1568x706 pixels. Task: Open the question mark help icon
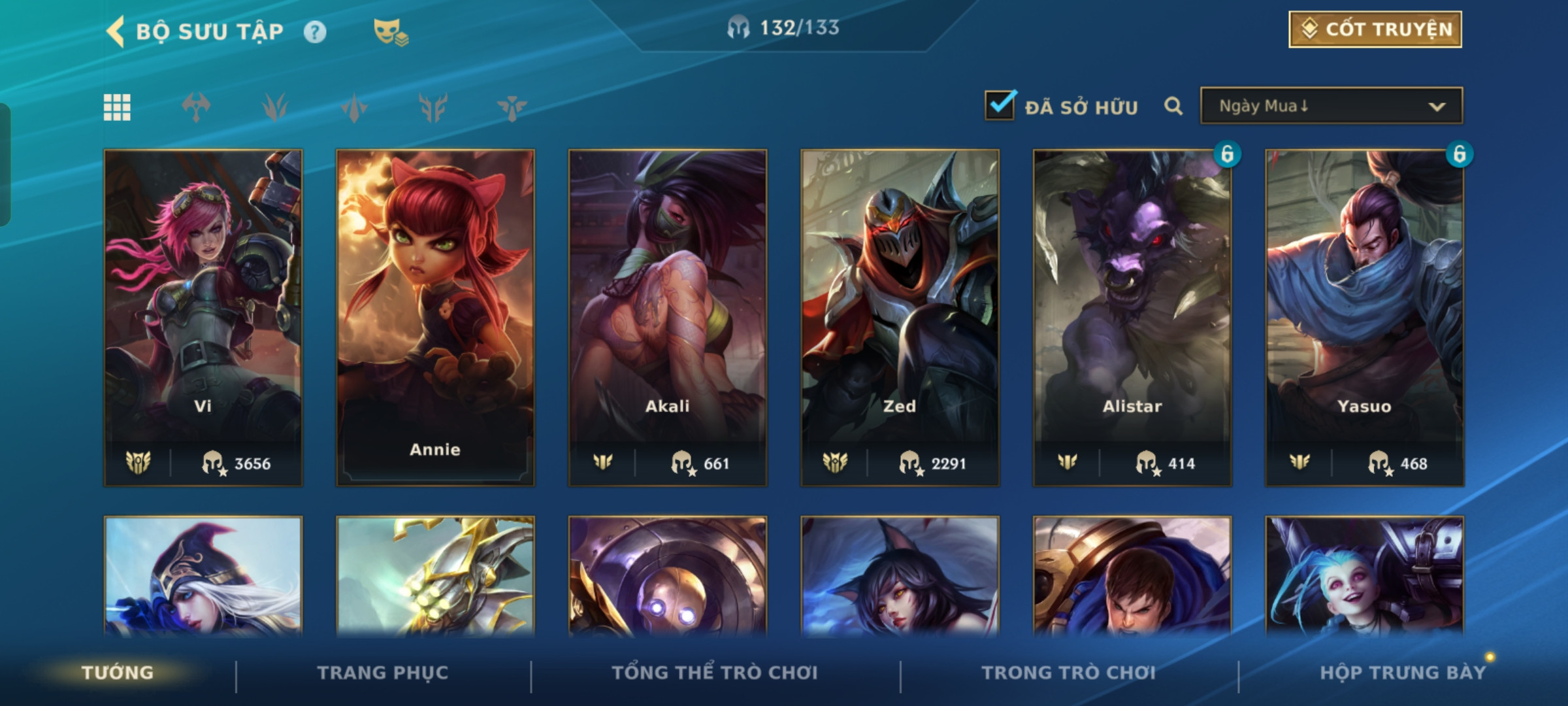pyautogui.click(x=315, y=32)
